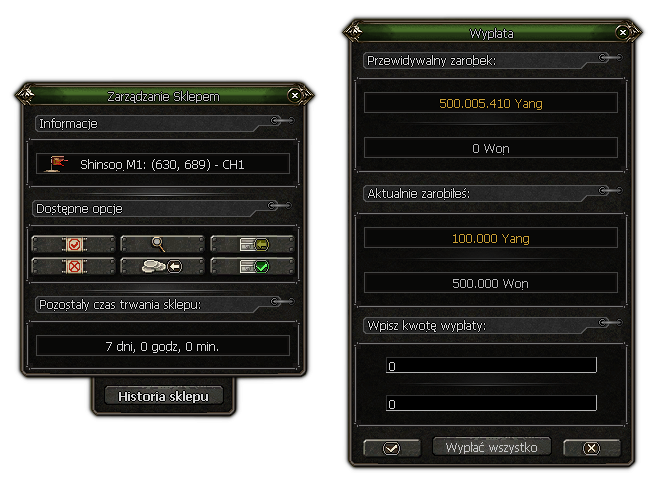Viewport: 659px width, 485px height.
Task: Click the card with green checkmark button
Action: [252, 266]
